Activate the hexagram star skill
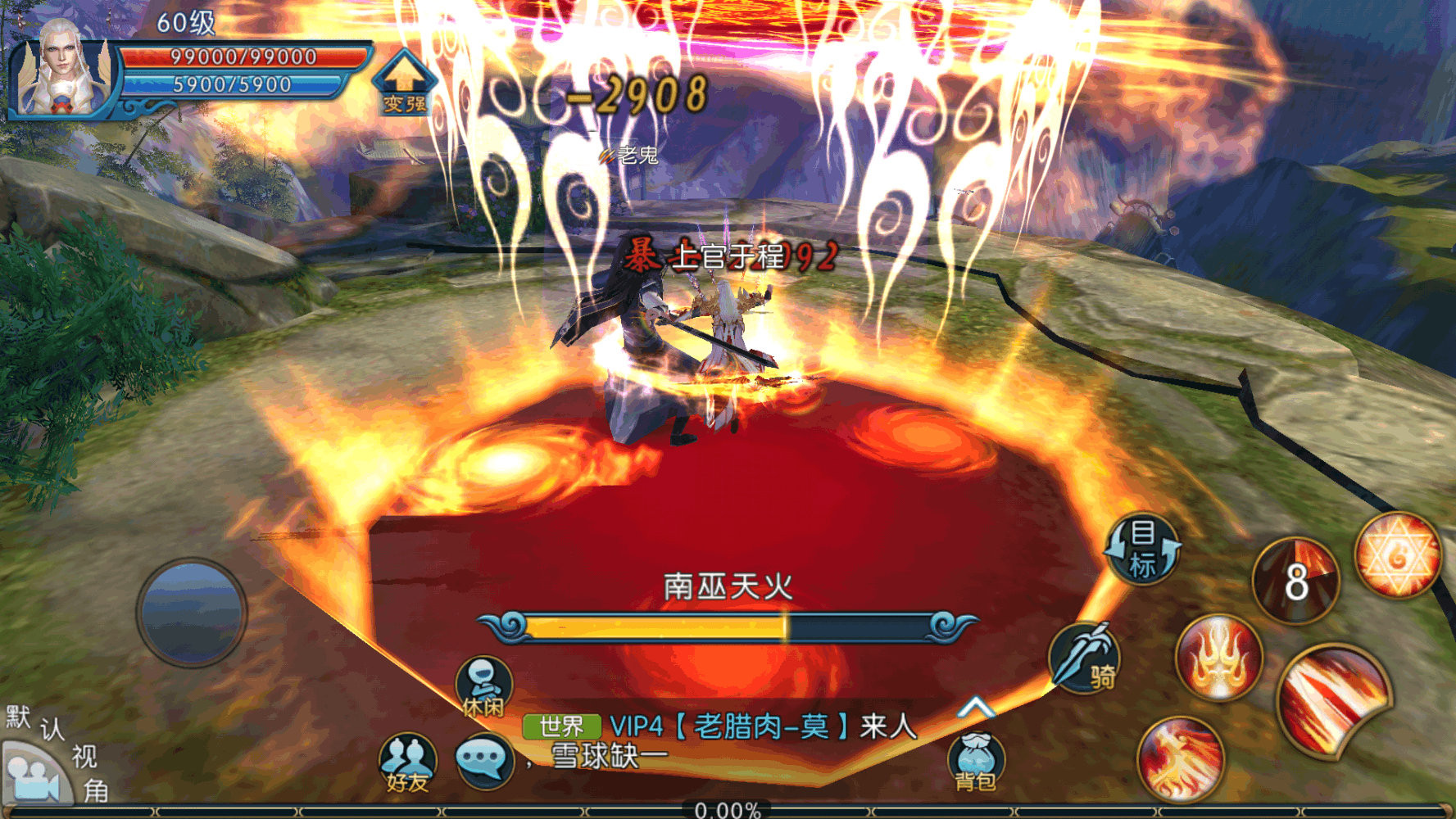Screen dimensions: 1456x819 point(1397,556)
